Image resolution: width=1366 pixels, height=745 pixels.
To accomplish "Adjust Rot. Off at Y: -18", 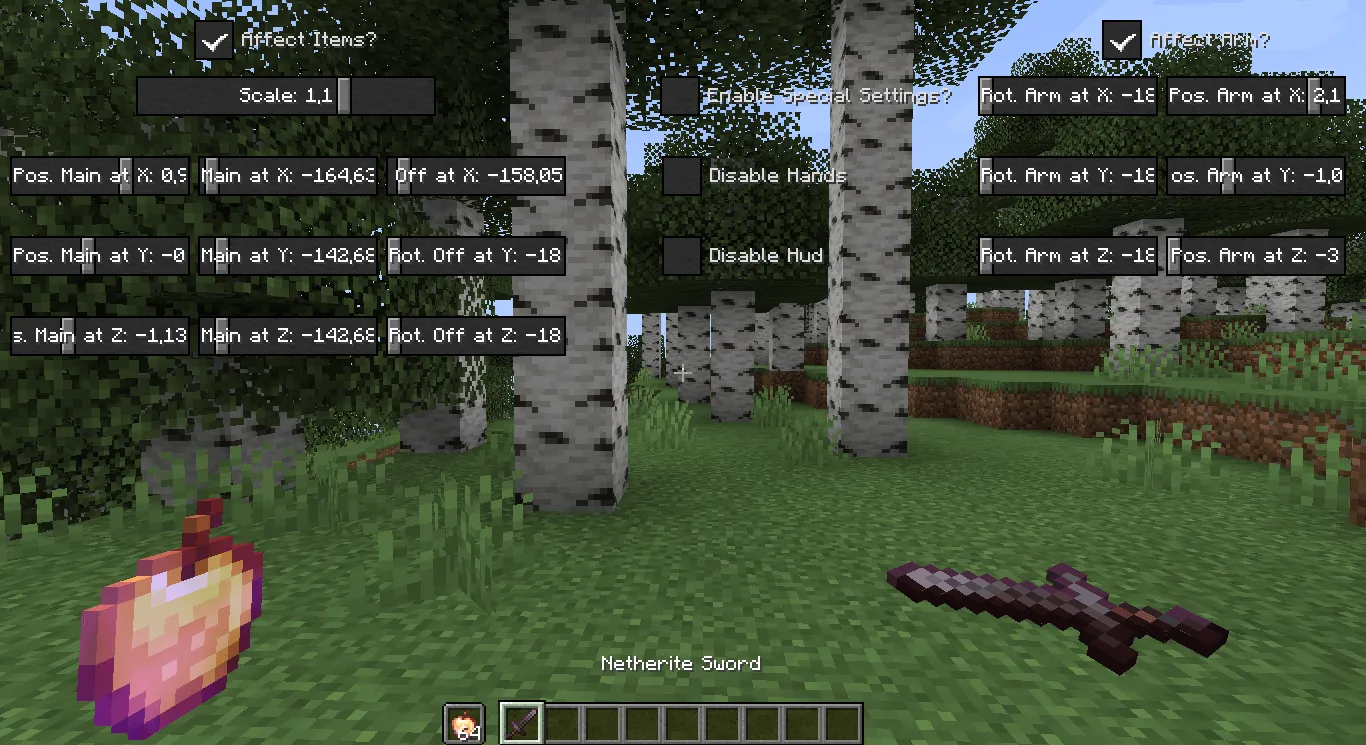I will pos(477,255).
